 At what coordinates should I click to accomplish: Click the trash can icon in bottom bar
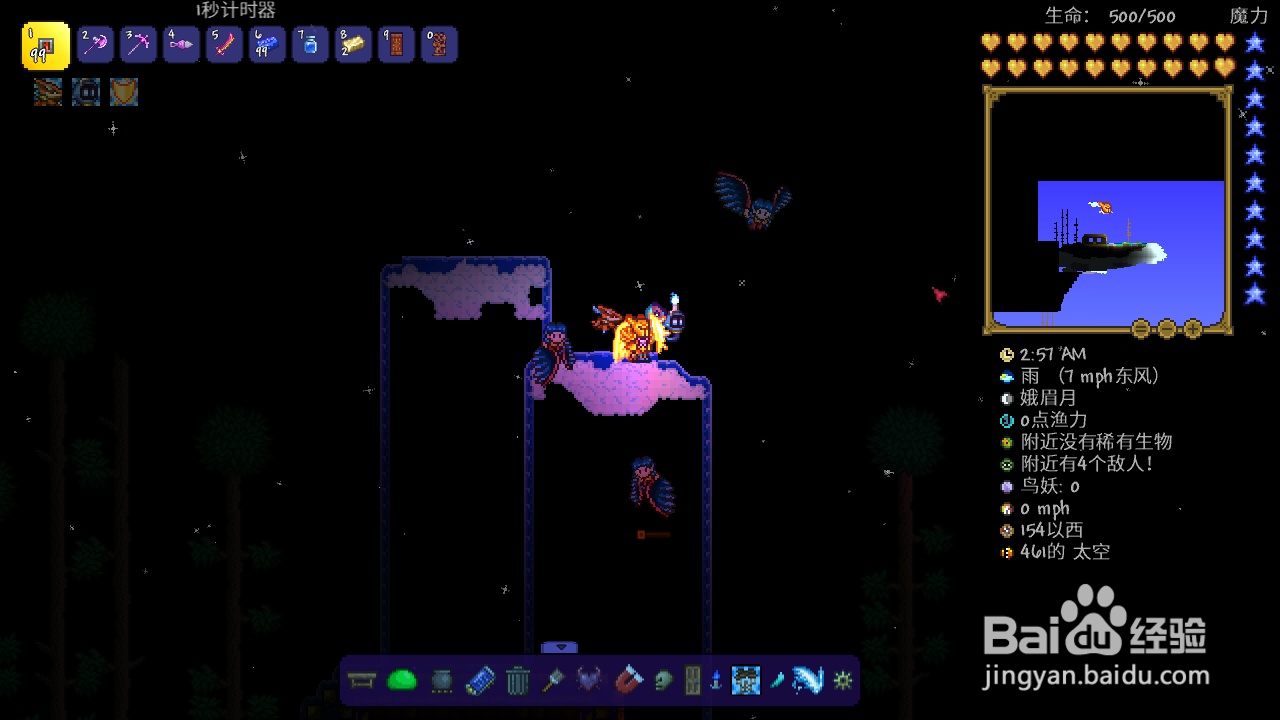[517, 681]
